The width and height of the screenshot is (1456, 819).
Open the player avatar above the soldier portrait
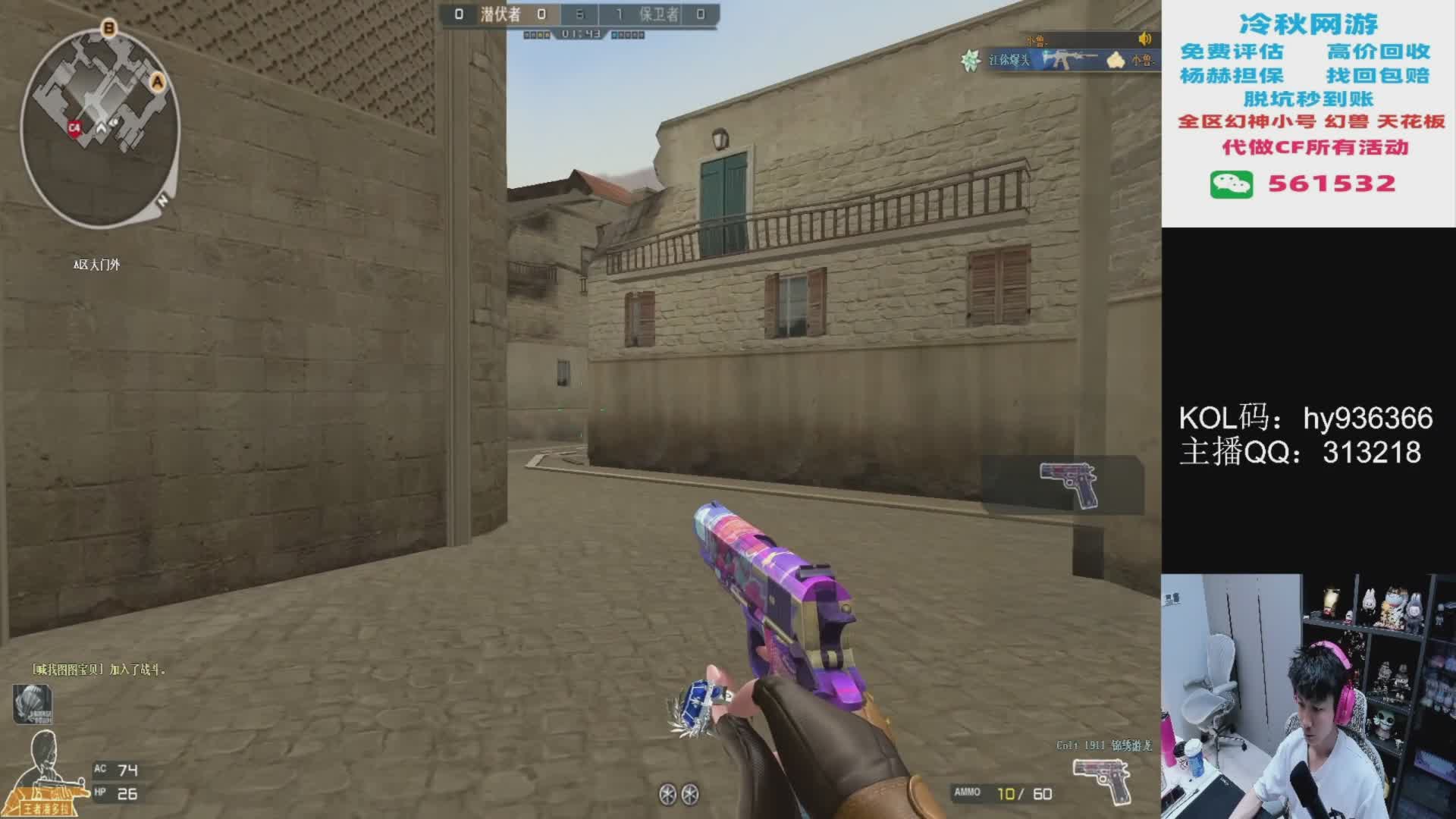(x=32, y=703)
